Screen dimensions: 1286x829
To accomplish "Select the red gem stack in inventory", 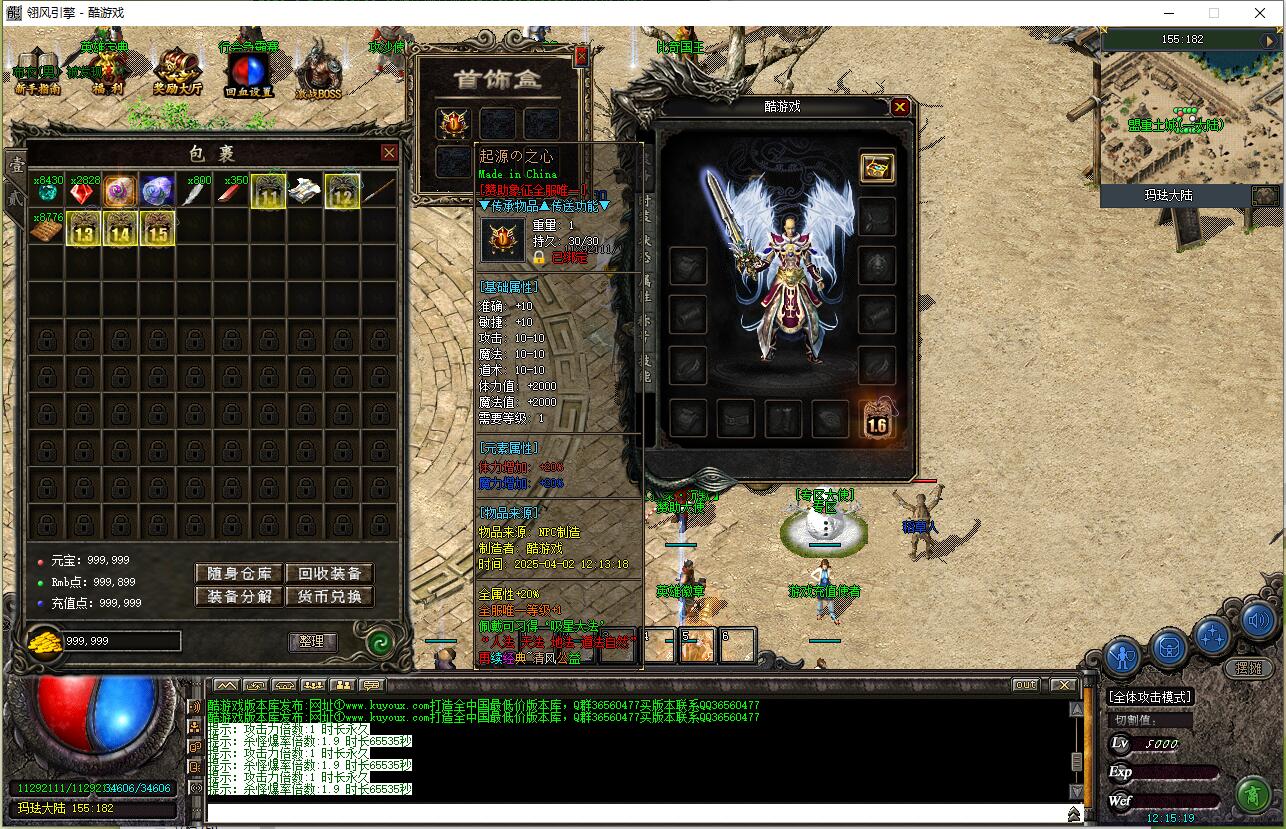I will [x=83, y=191].
